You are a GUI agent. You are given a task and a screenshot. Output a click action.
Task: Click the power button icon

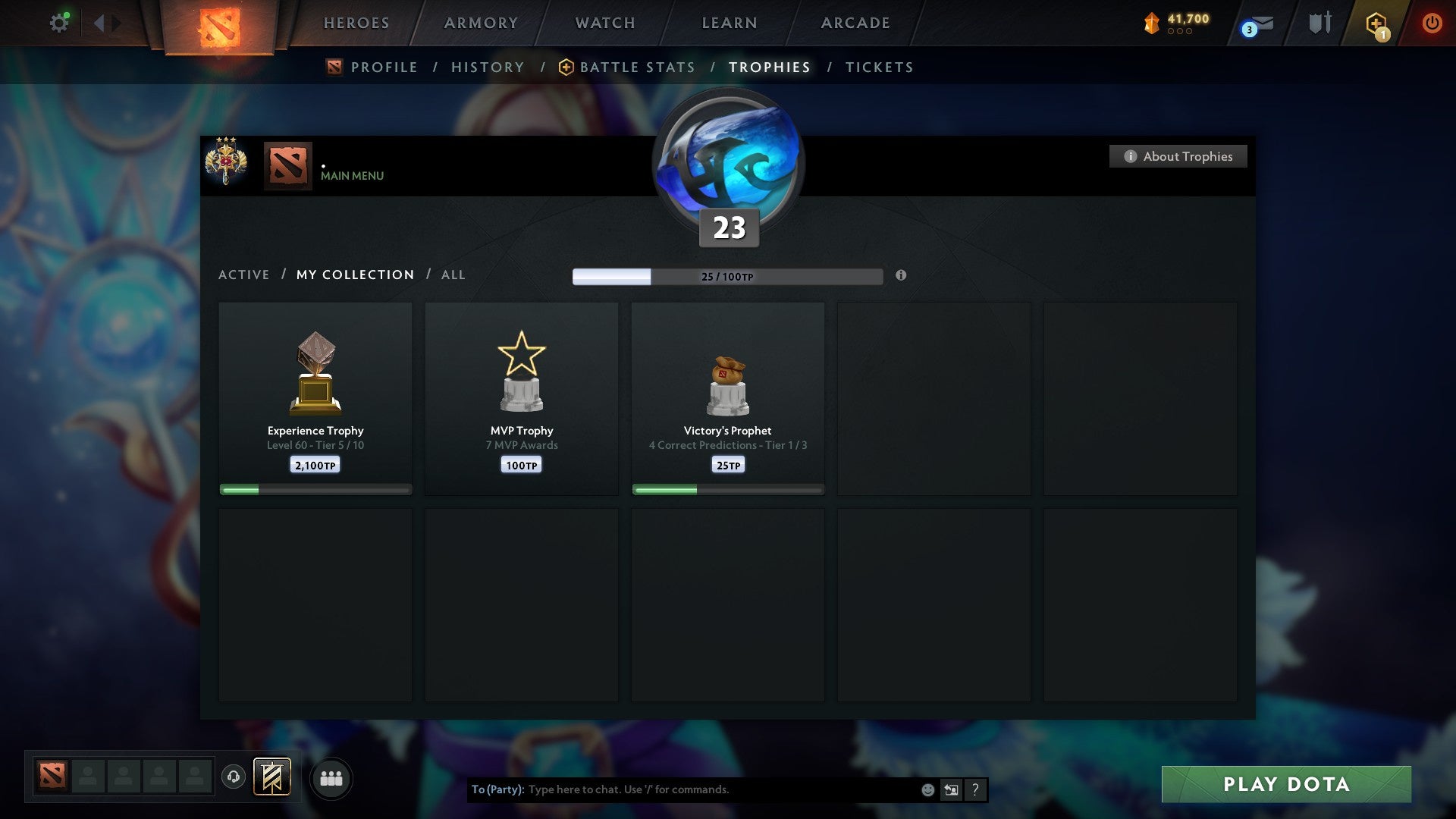pyautogui.click(x=1432, y=23)
